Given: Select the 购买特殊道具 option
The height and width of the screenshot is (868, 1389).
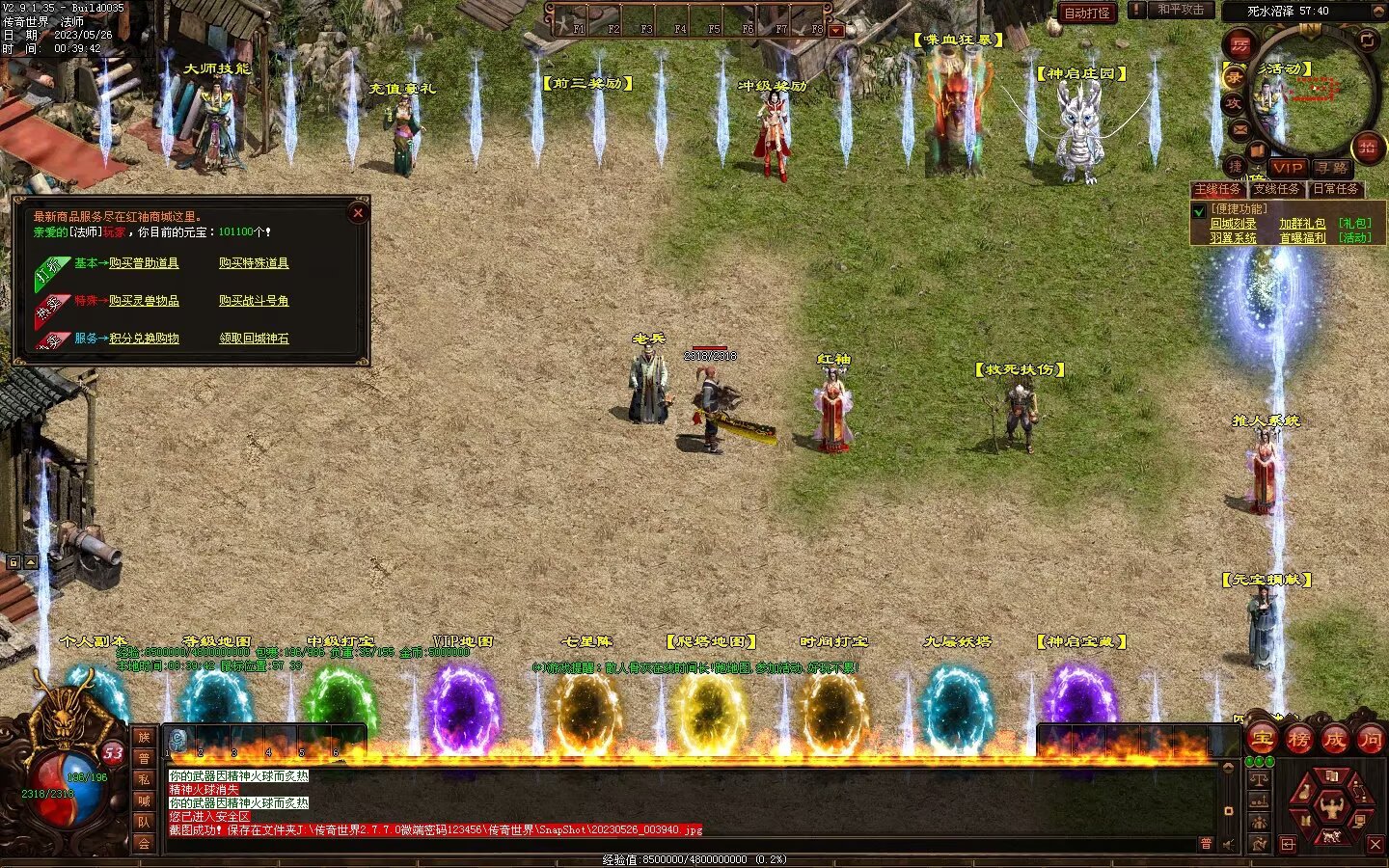Looking at the screenshot, I should coord(254,263).
